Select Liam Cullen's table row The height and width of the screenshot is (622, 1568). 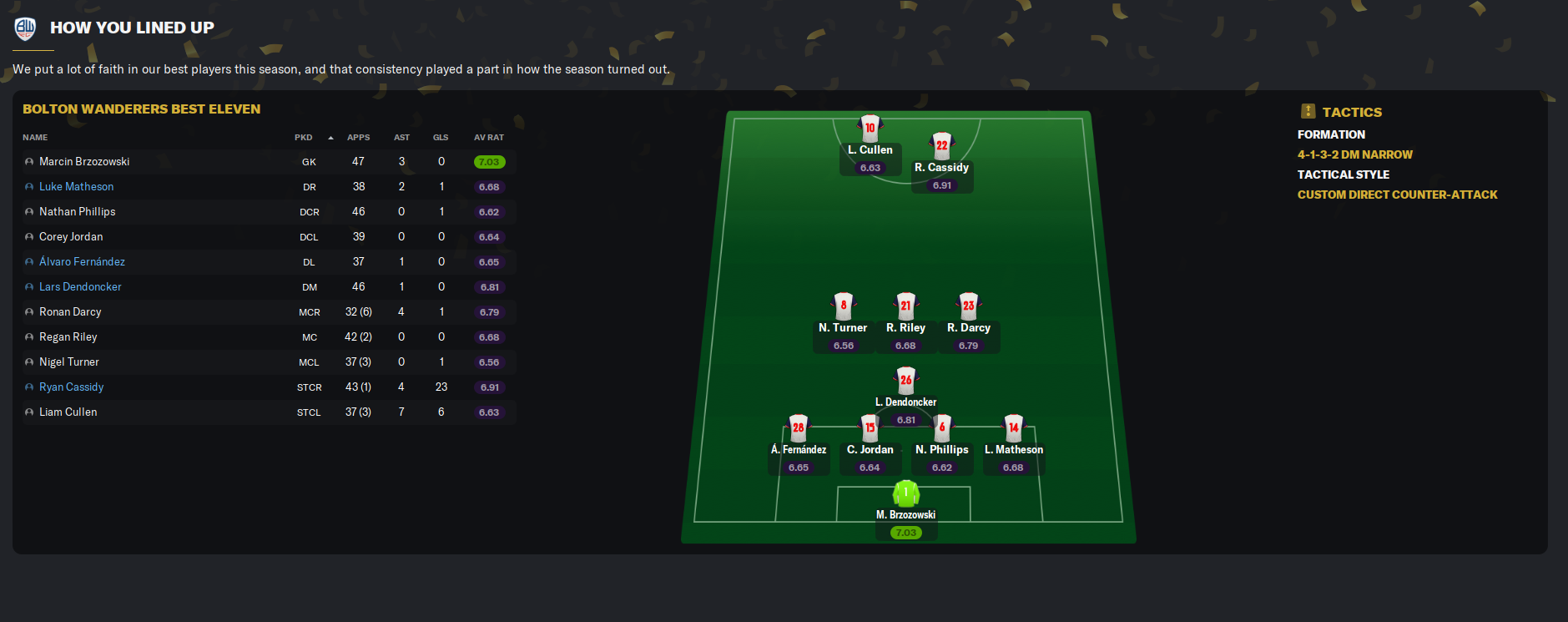(x=68, y=412)
